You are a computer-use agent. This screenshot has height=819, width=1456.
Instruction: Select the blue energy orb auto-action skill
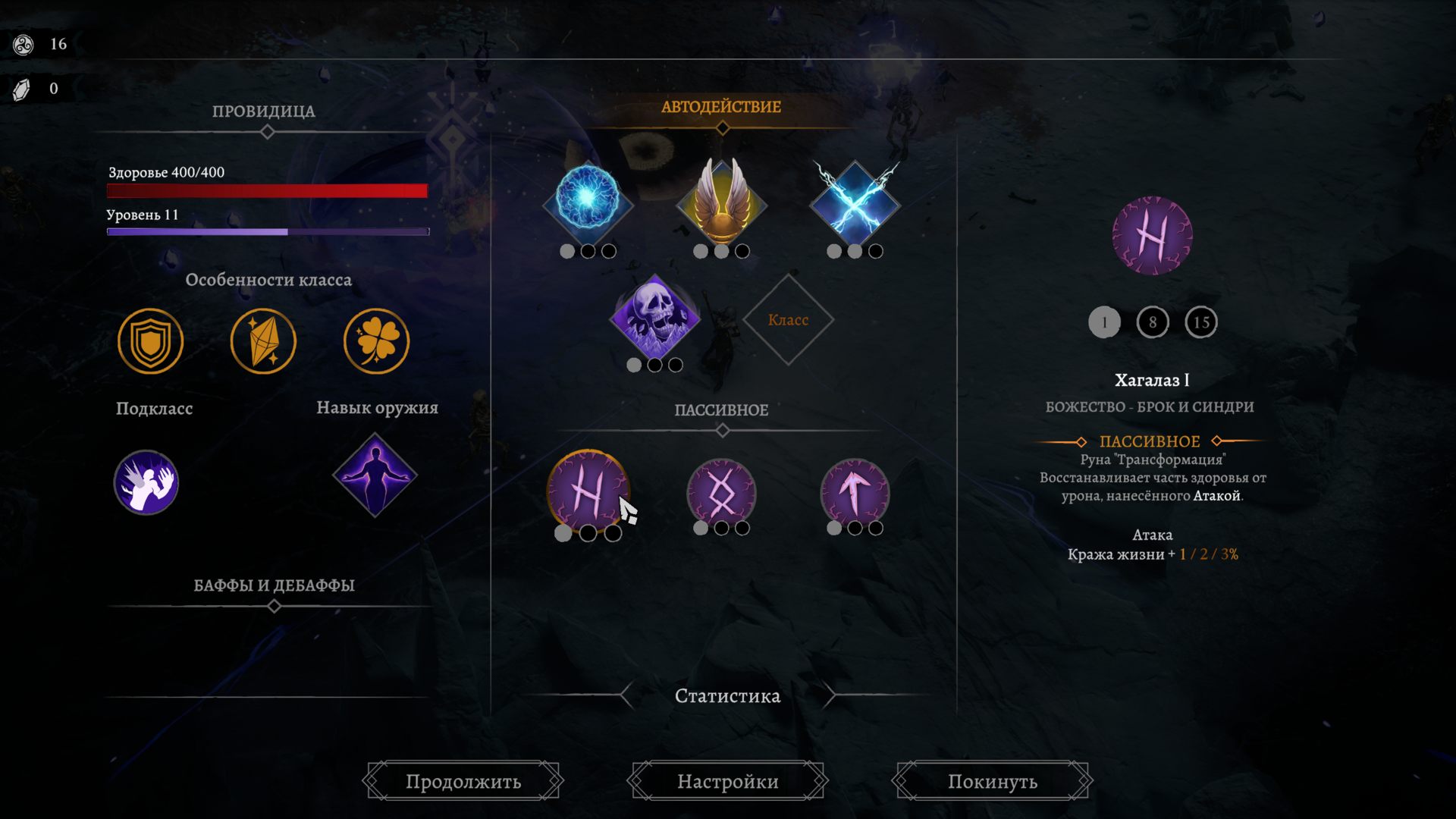589,203
